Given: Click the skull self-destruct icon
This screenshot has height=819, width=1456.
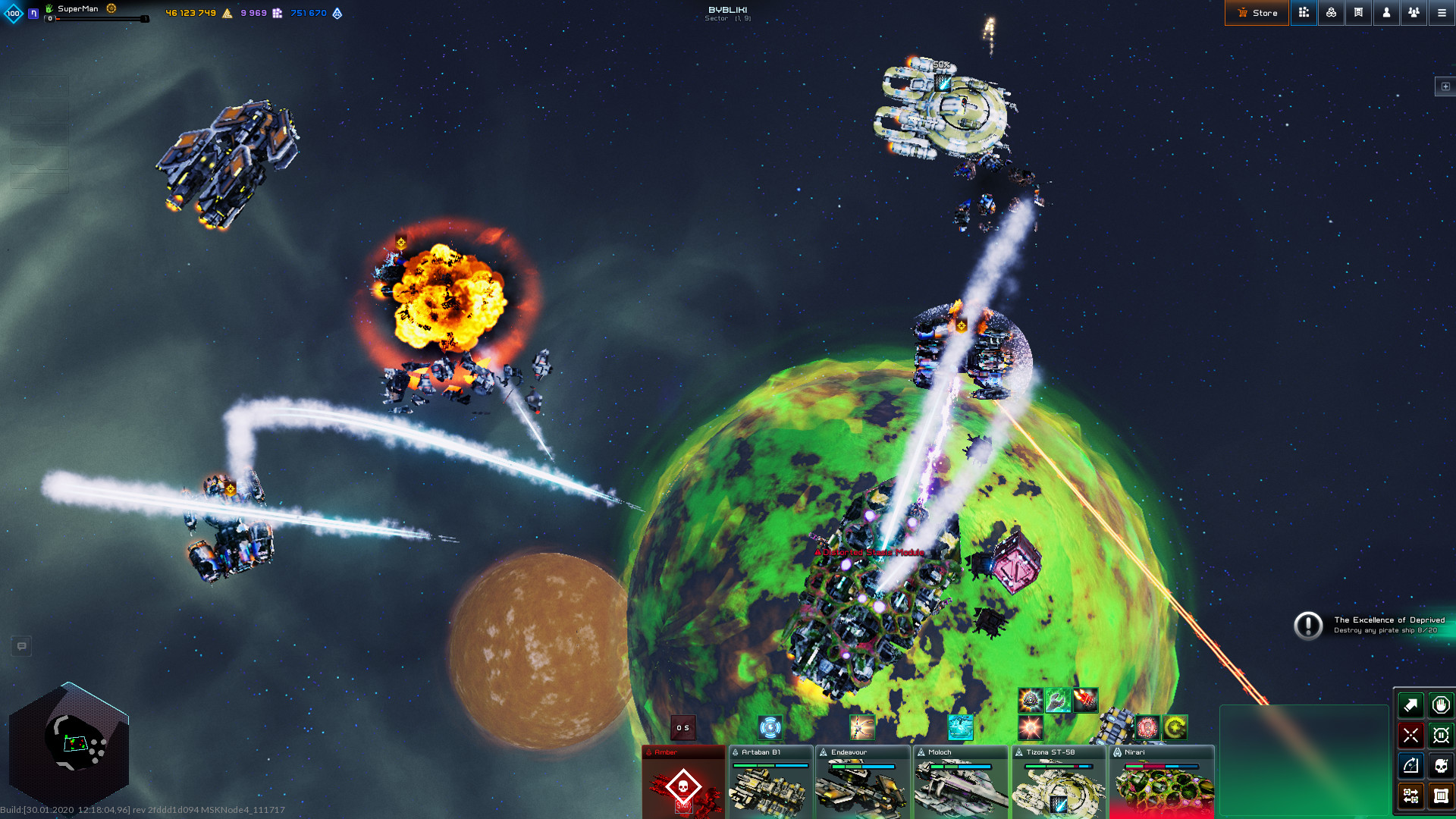Looking at the screenshot, I should coord(1440,766).
